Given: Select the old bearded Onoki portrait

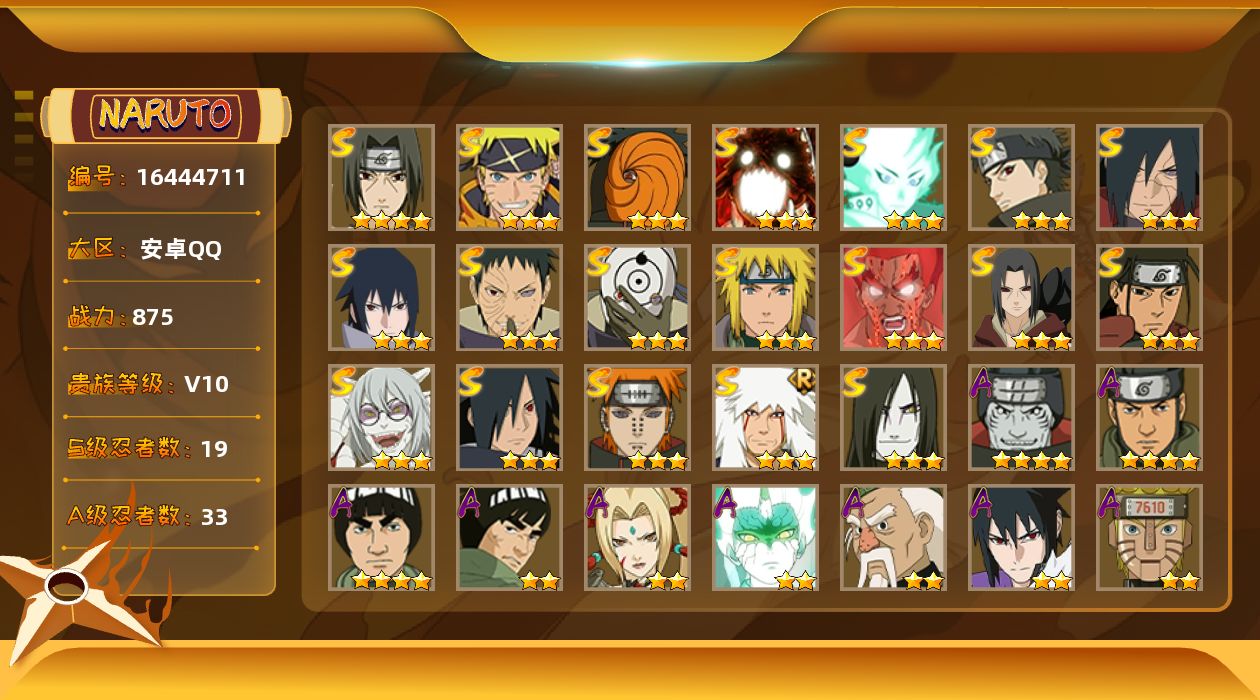Looking at the screenshot, I should coord(893,537).
